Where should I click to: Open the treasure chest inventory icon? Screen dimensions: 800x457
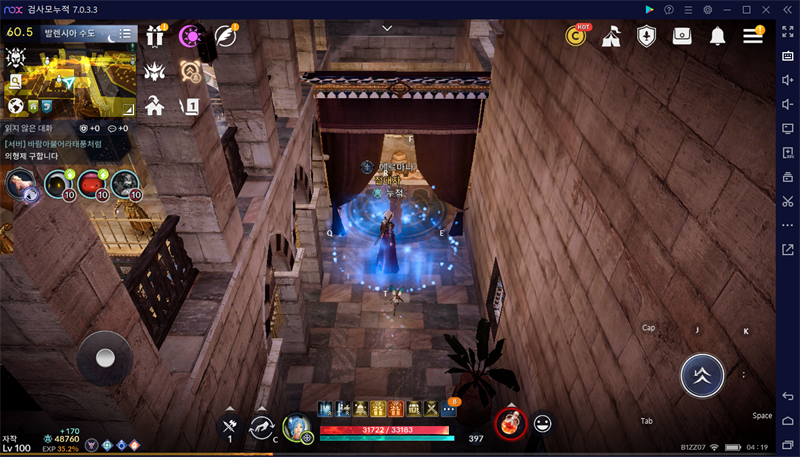(682, 36)
